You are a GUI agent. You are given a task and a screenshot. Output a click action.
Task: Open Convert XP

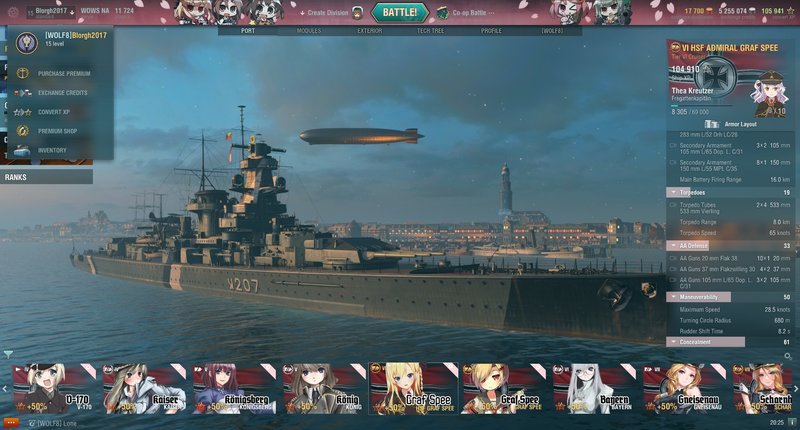(x=52, y=112)
